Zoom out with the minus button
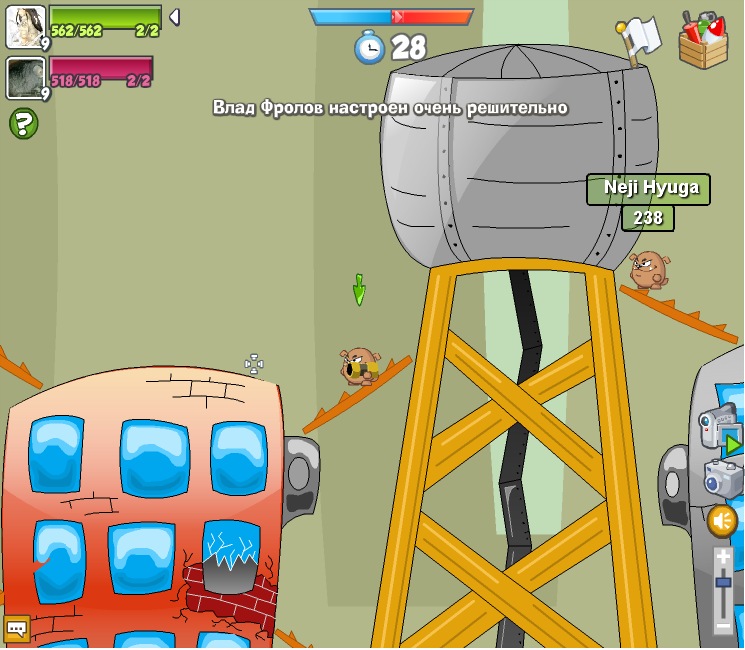745x650 pixels. tap(723, 626)
